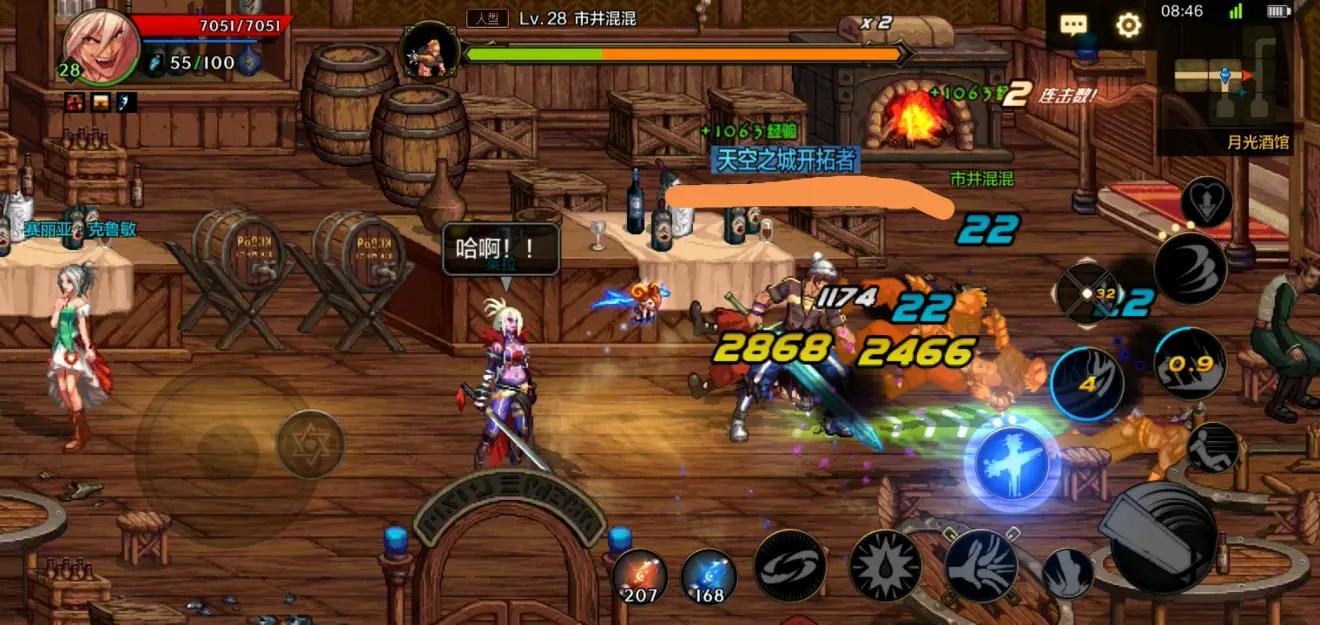Tap the hexagram button beside the joystick
The width and height of the screenshot is (1320, 625).
pyautogui.click(x=310, y=443)
